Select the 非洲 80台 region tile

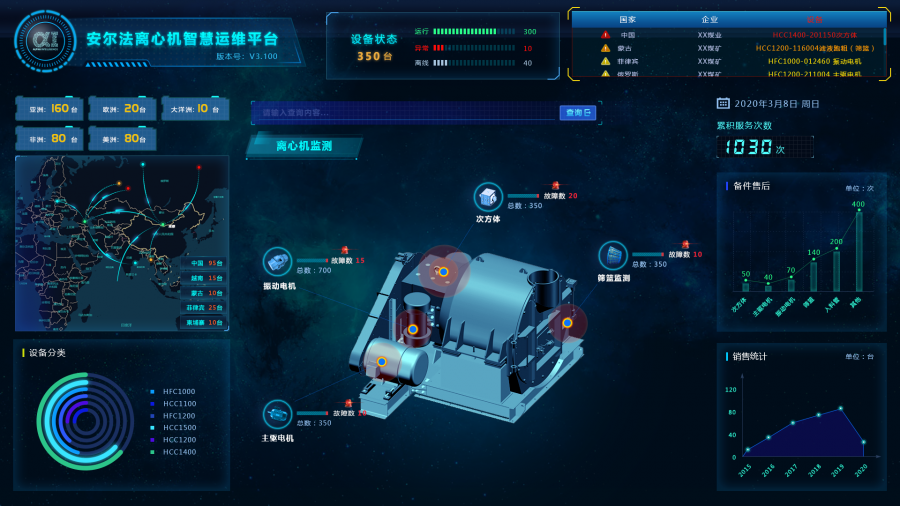[50, 138]
